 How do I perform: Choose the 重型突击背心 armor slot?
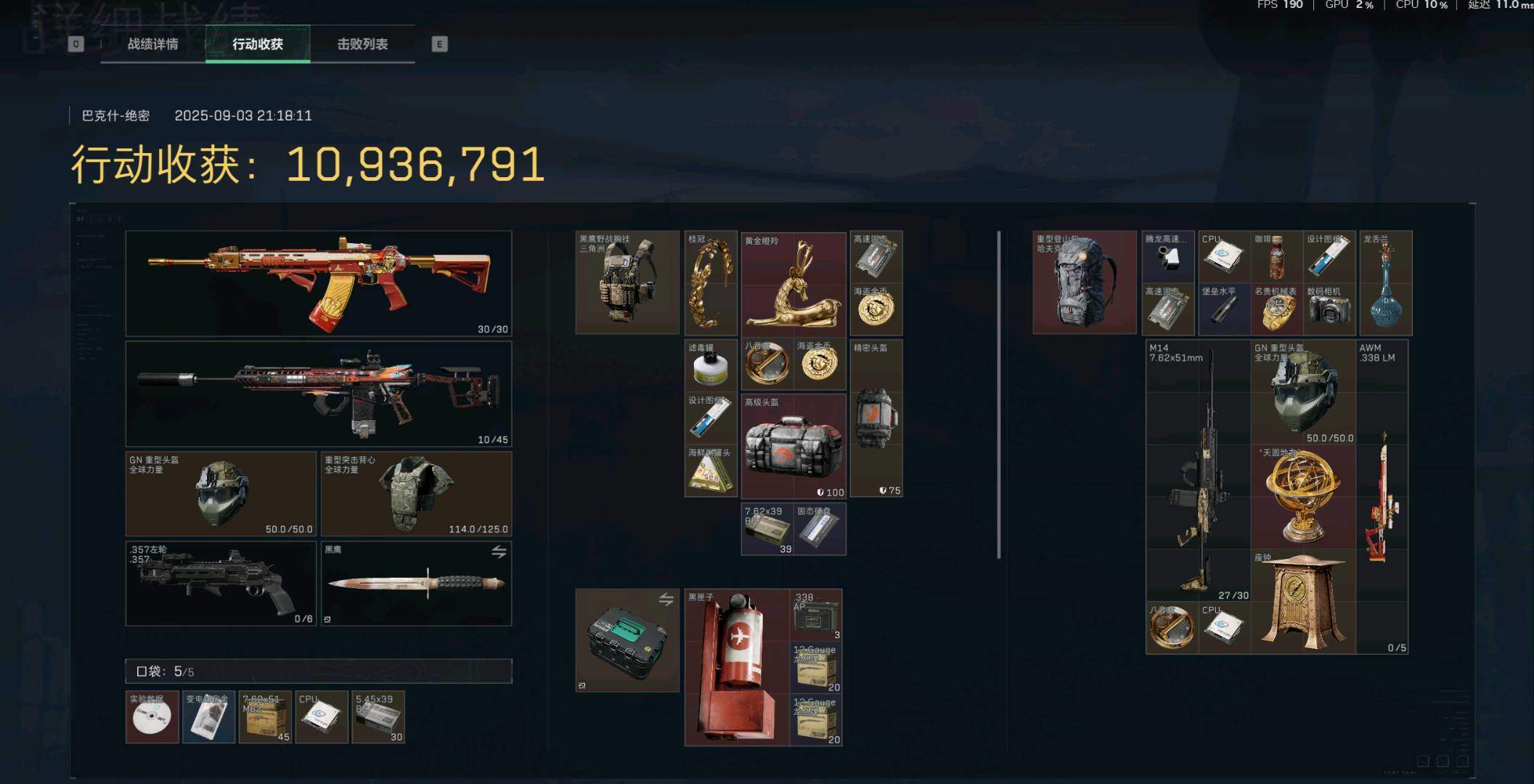(416, 494)
